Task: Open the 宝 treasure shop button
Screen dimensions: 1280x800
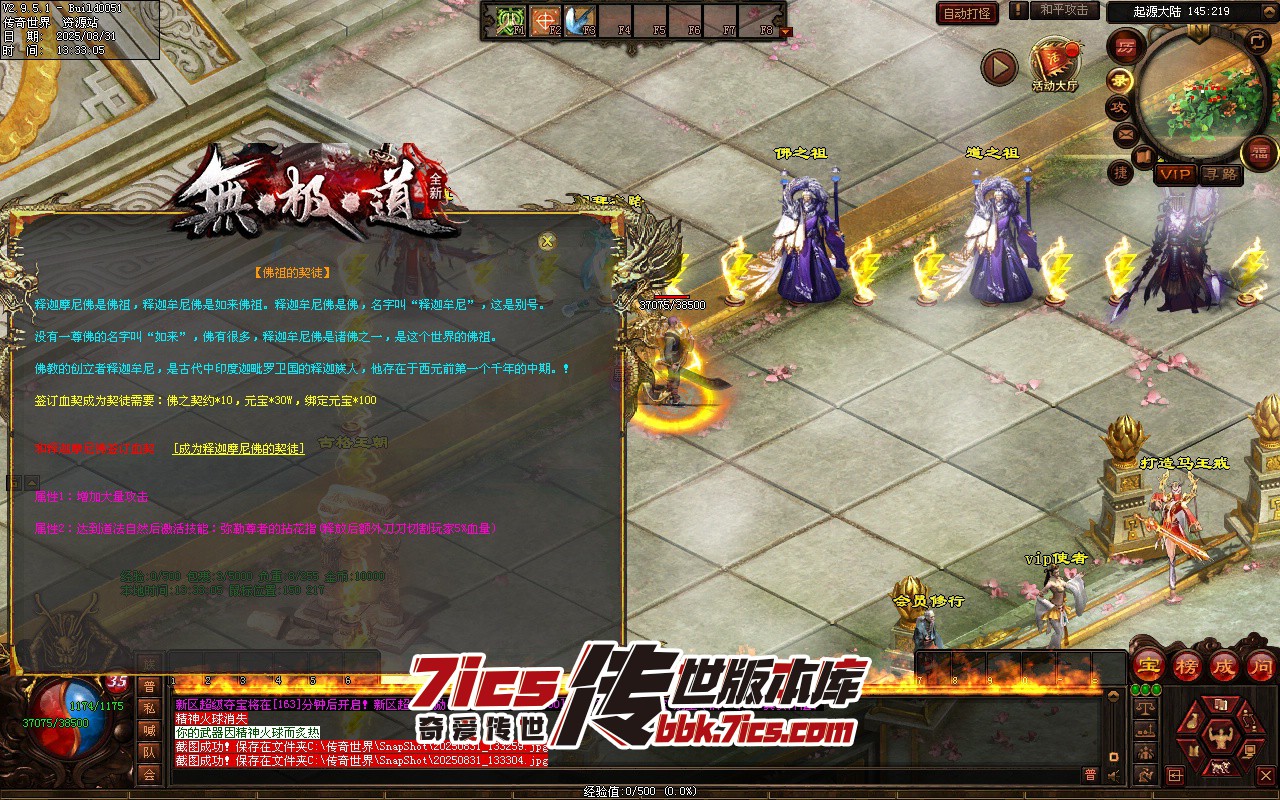Action: (1150, 665)
